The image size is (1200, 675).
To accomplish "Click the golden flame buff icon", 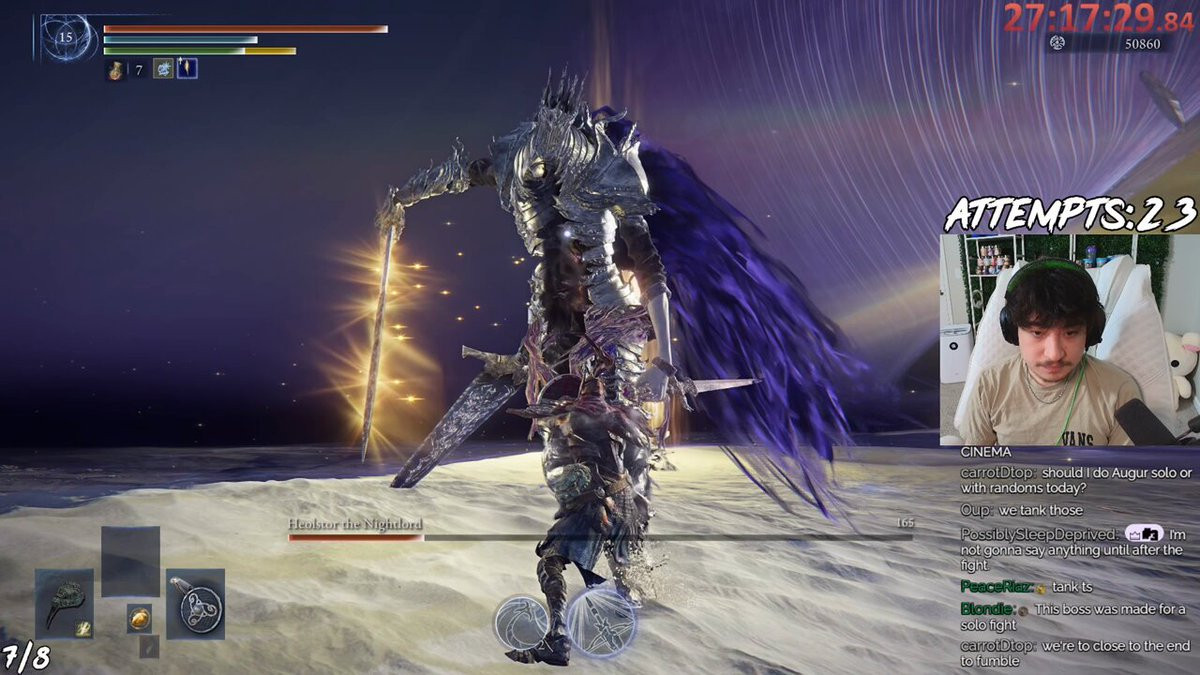I will pyautogui.click(x=187, y=69).
